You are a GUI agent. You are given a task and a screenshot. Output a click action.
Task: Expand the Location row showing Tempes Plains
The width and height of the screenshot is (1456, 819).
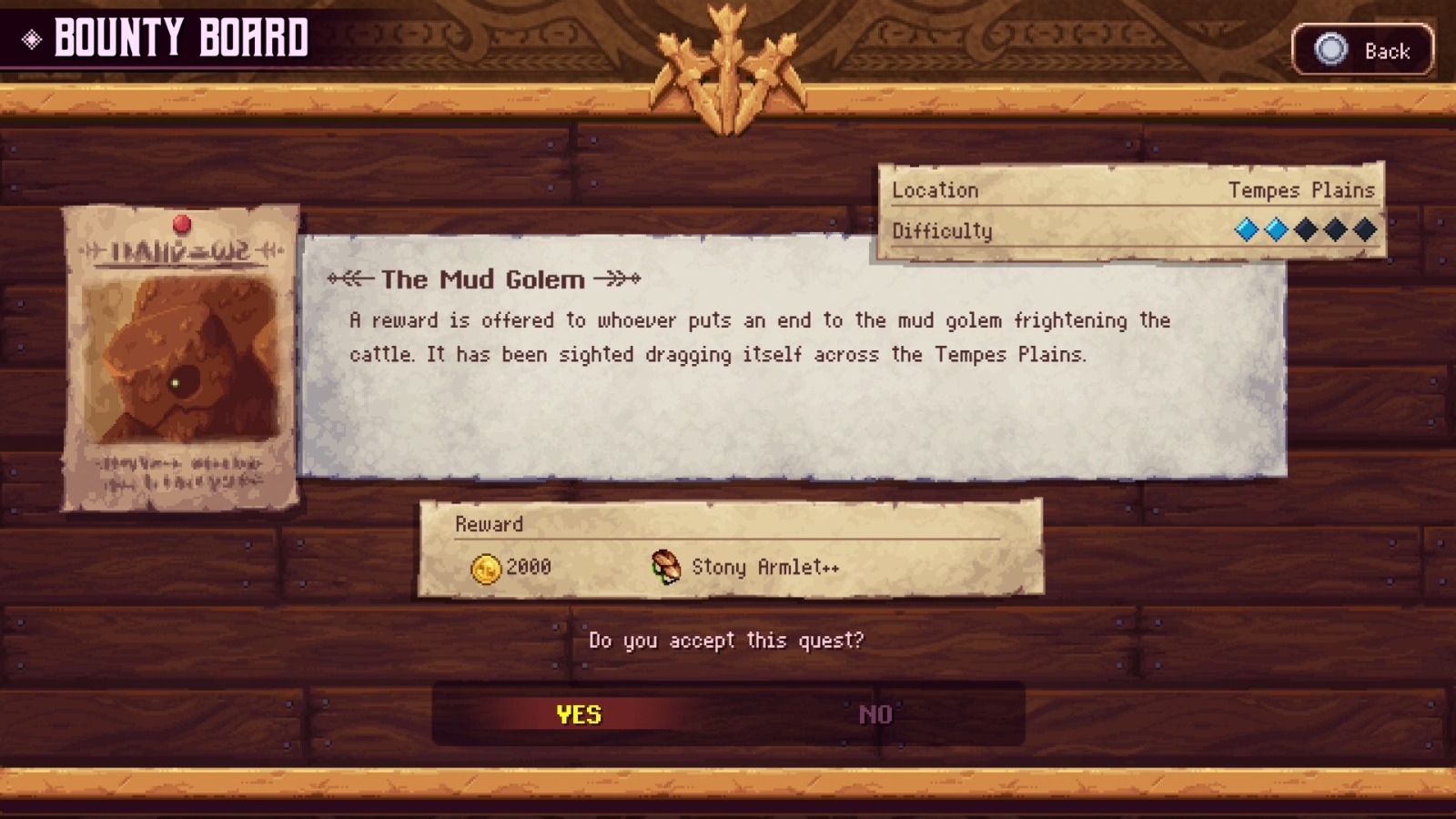tap(1128, 190)
